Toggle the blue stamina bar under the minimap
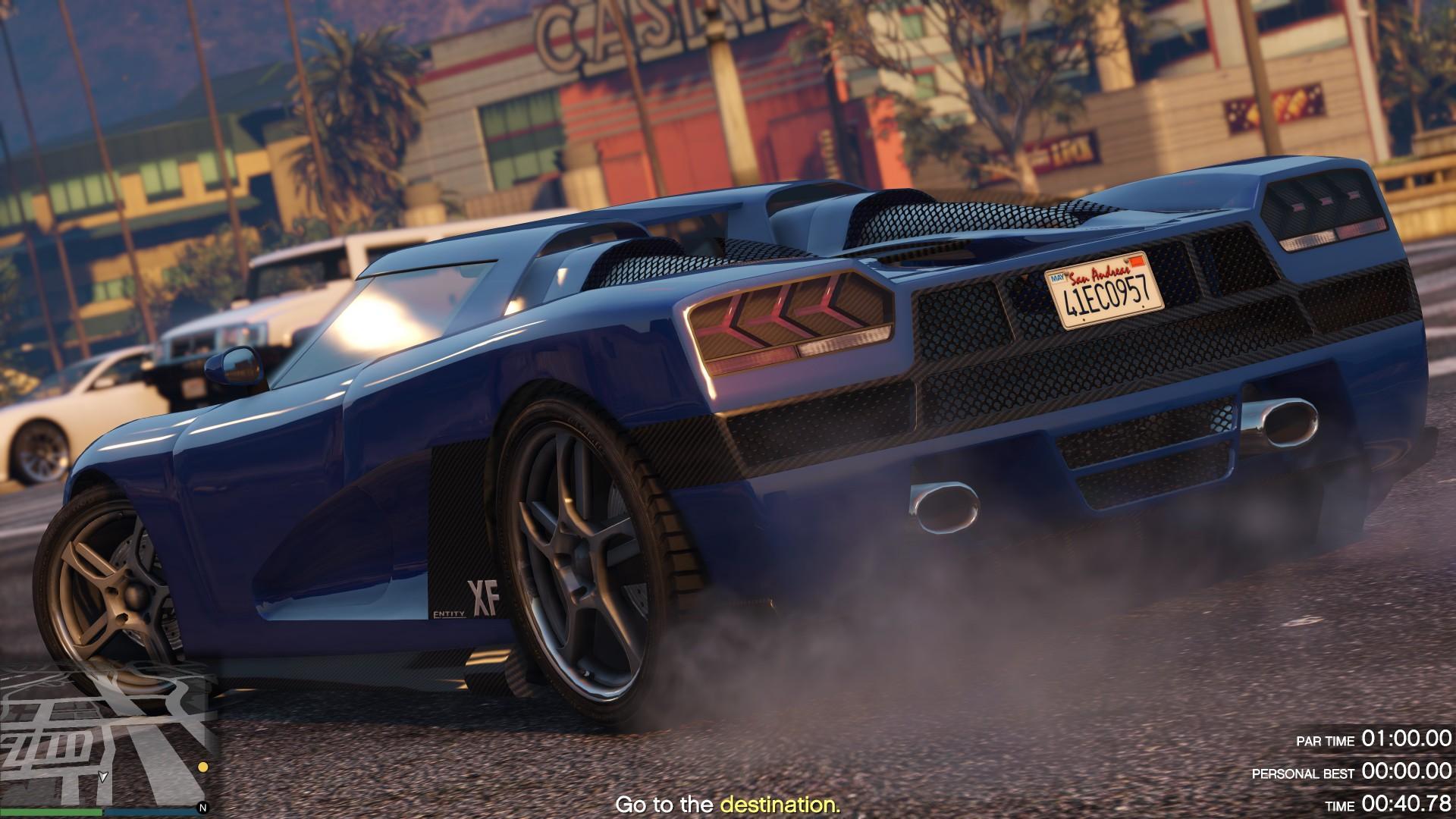This screenshot has height=819, width=1456. pos(152,813)
